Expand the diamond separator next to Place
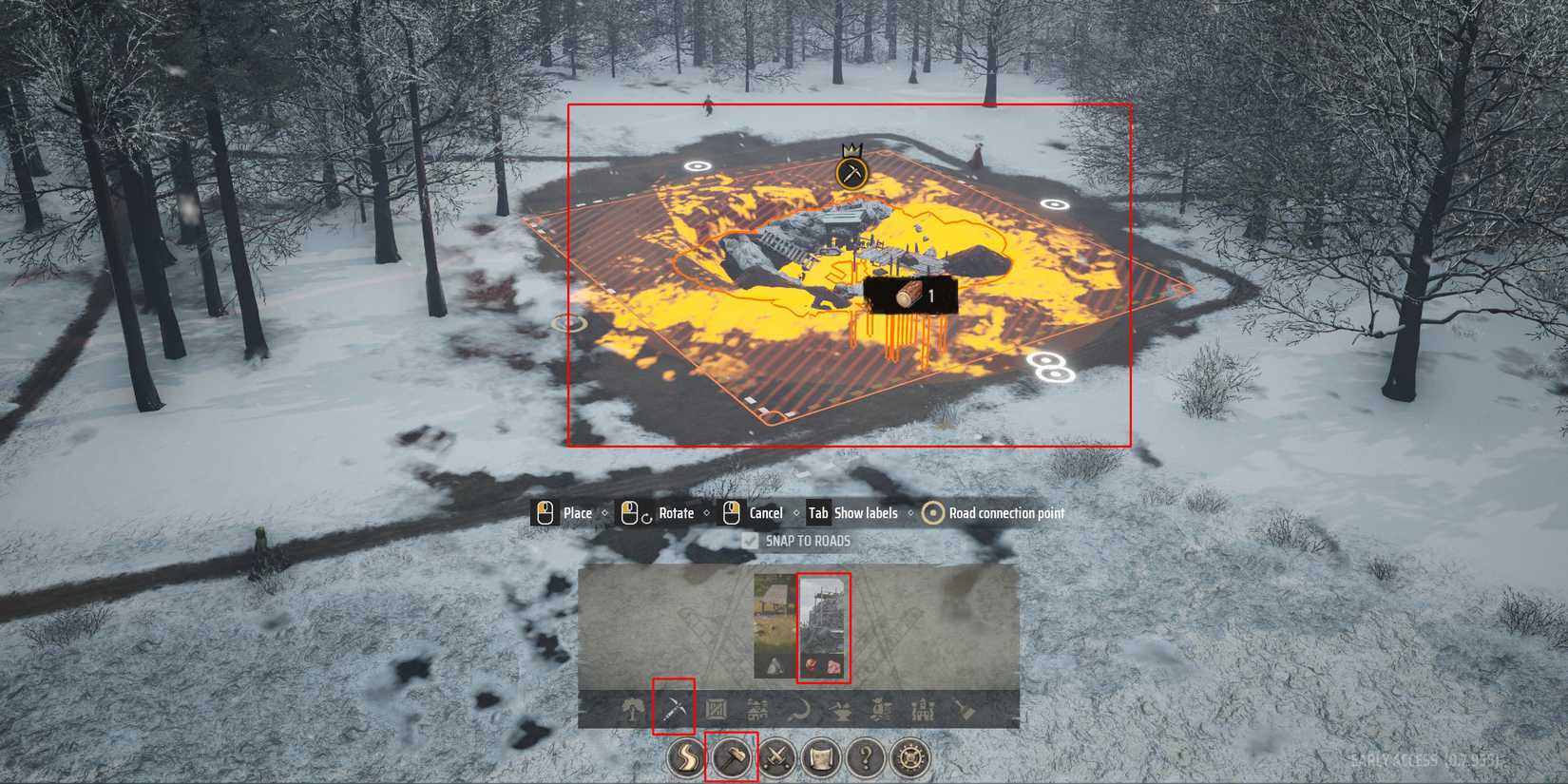This screenshot has height=784, width=1568. pyautogui.click(x=605, y=513)
